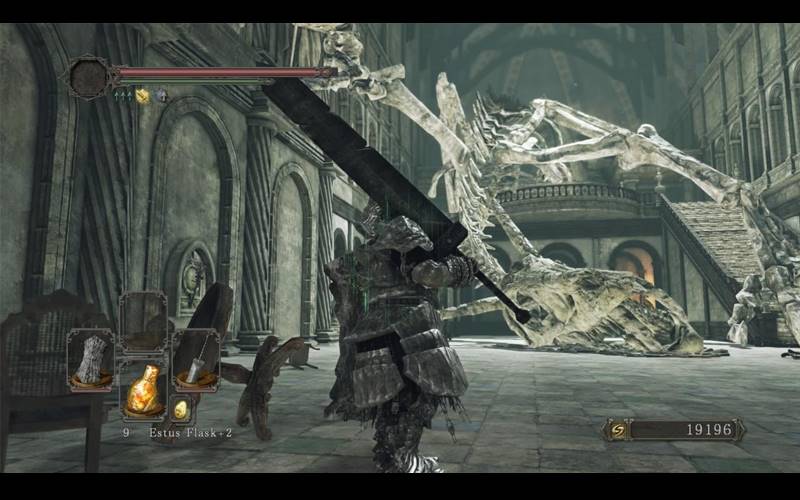Select the greatsword right-hand weapon slot

click(196, 360)
